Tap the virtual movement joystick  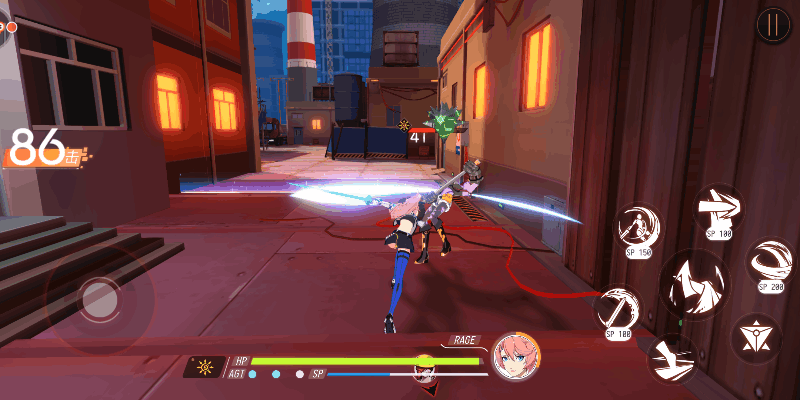(x=99, y=297)
